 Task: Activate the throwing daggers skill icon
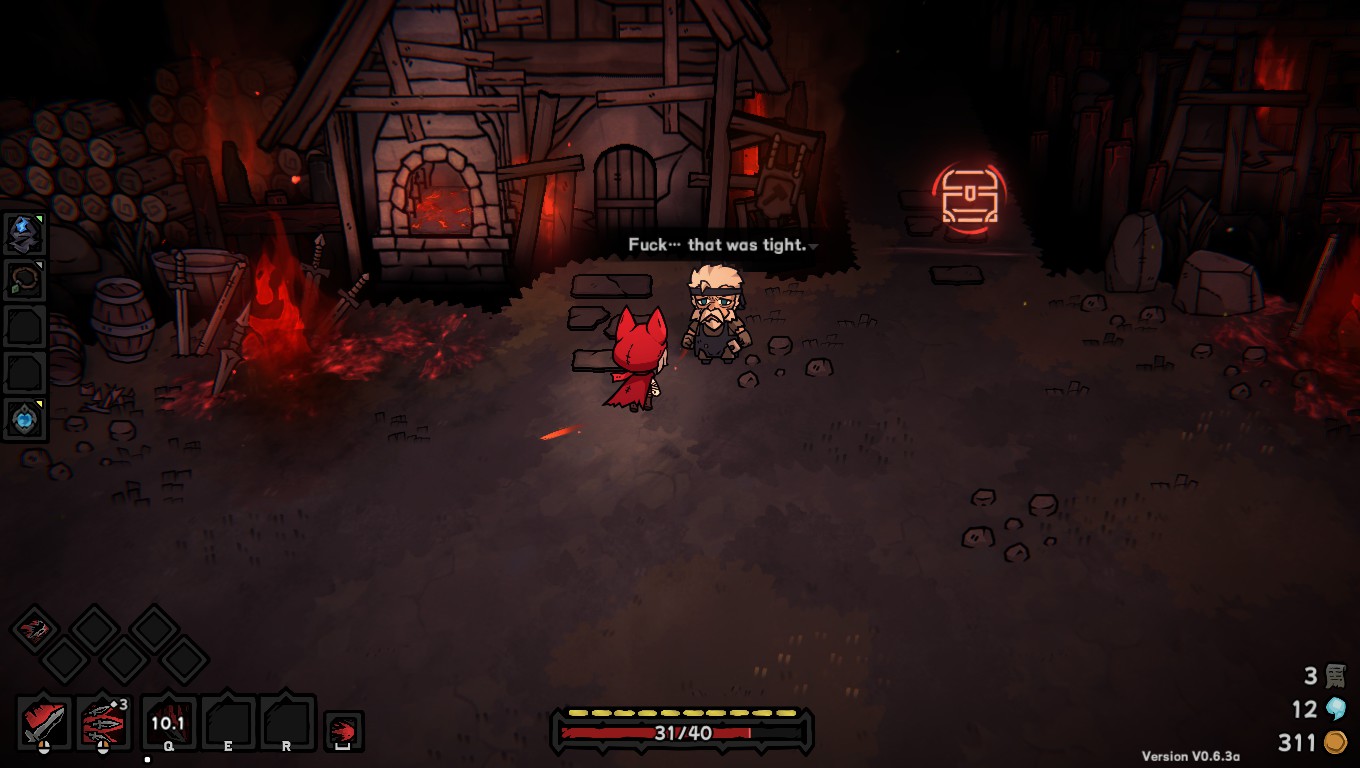(103, 722)
